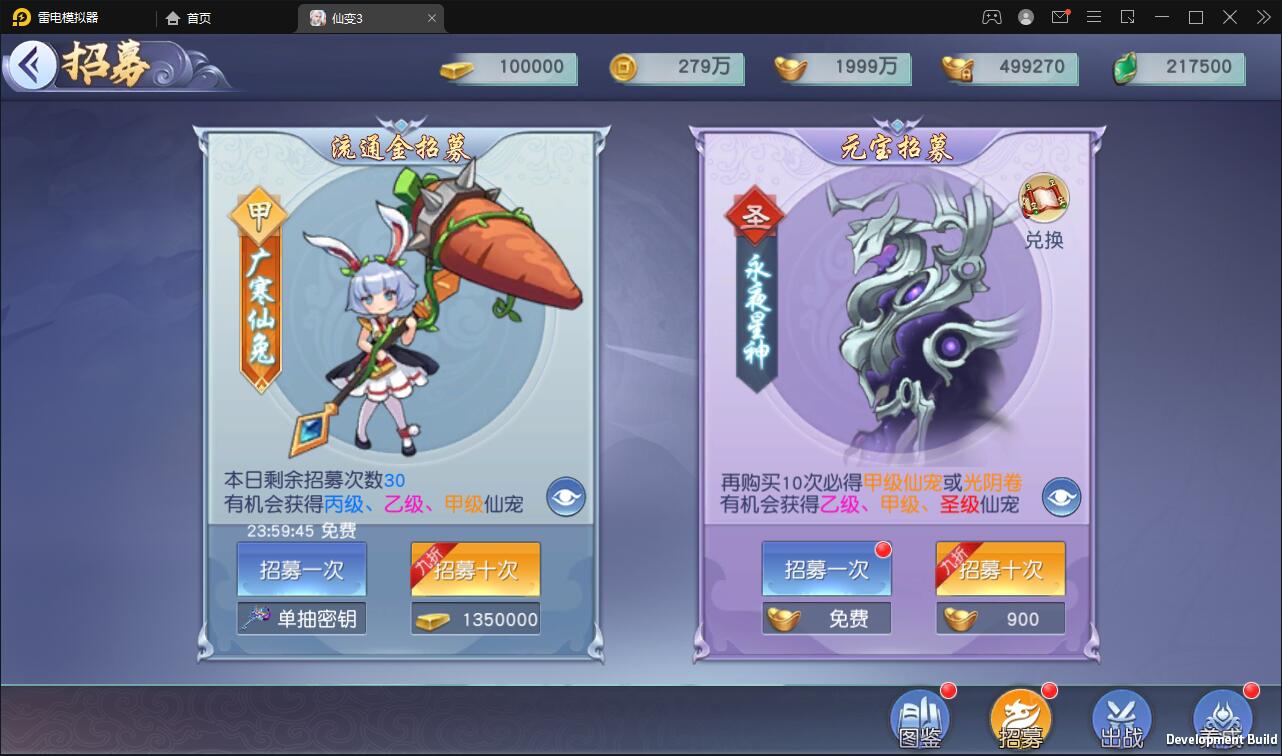Click the eye preview on 元宝招募 panel
Screen dimensions: 1282x756
[x=1061, y=496]
